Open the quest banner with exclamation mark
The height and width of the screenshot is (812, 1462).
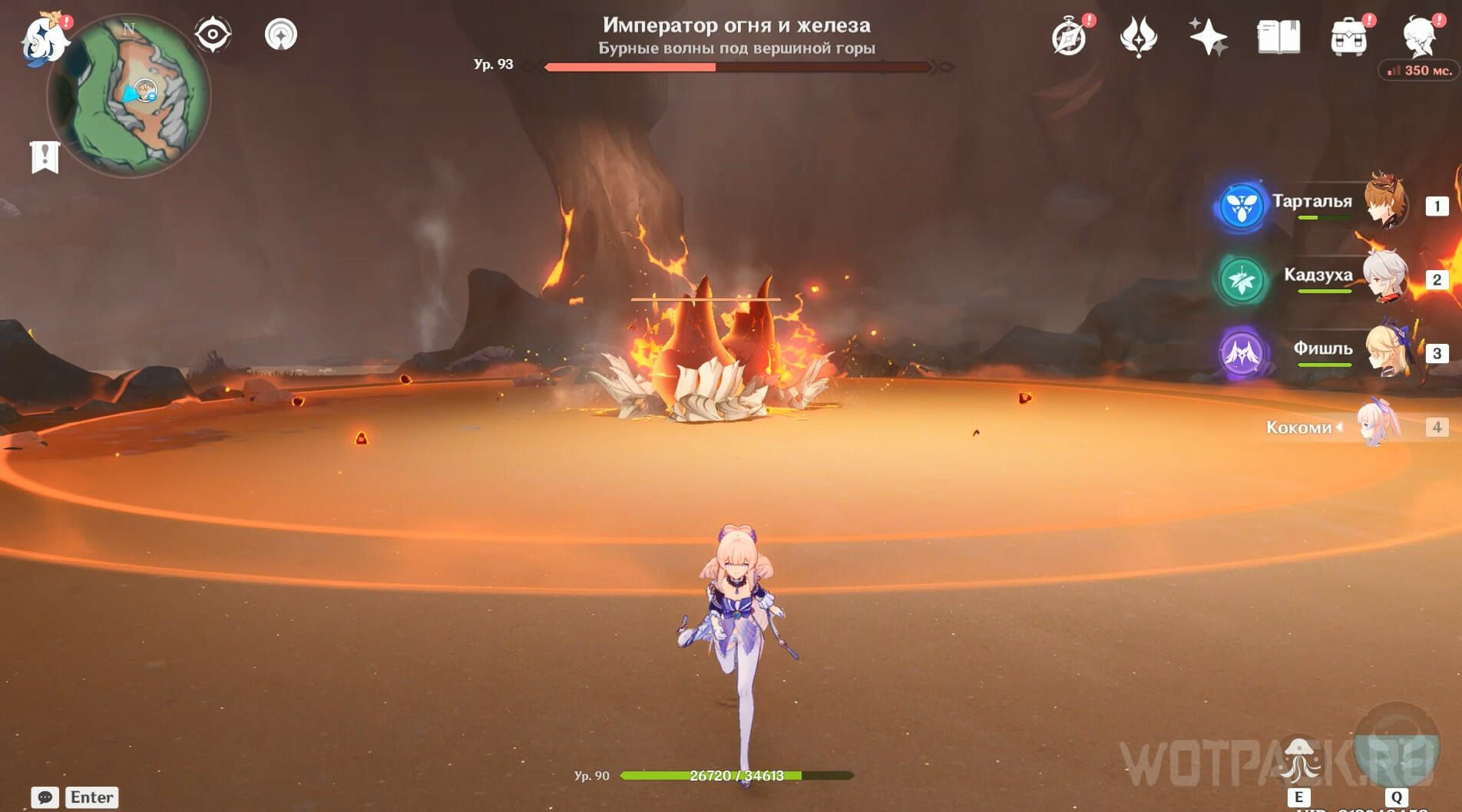point(45,157)
